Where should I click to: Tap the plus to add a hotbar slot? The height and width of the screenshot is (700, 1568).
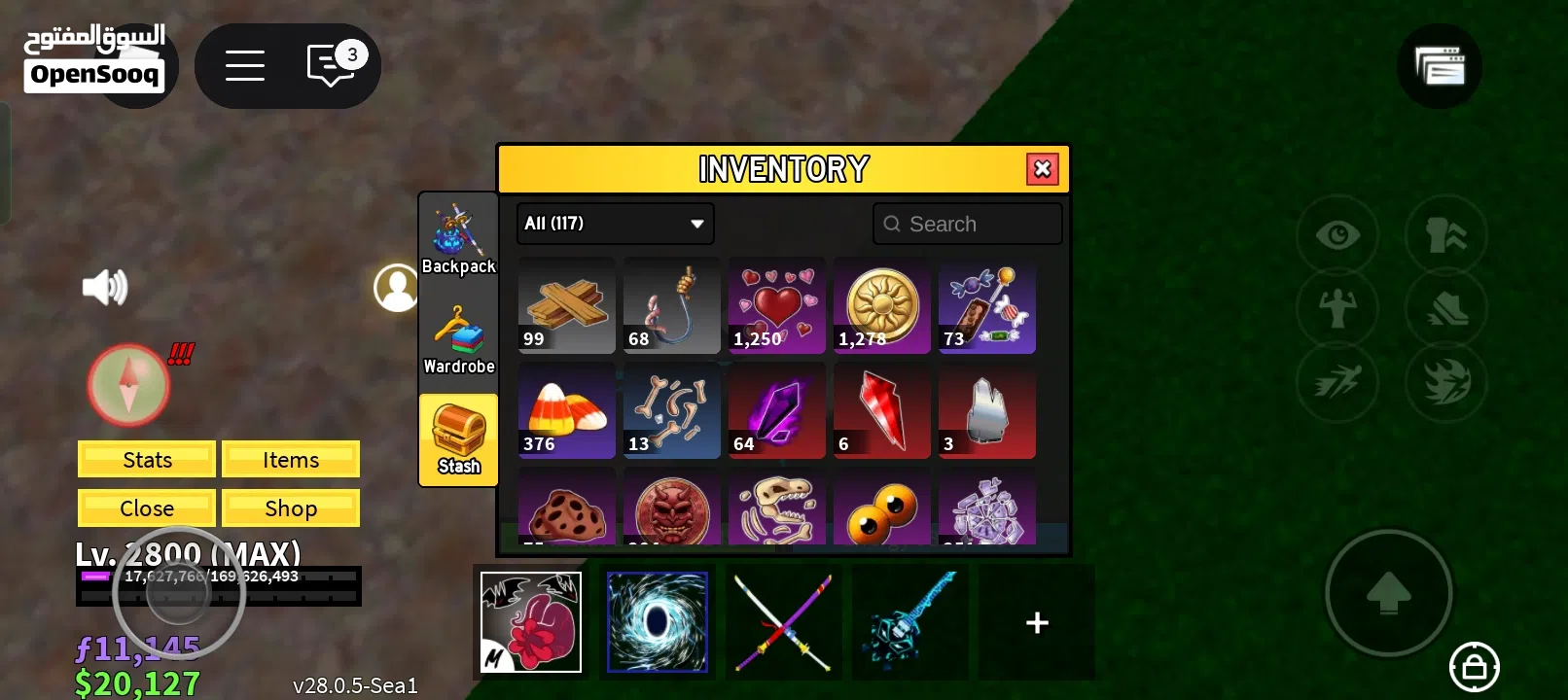click(1036, 622)
